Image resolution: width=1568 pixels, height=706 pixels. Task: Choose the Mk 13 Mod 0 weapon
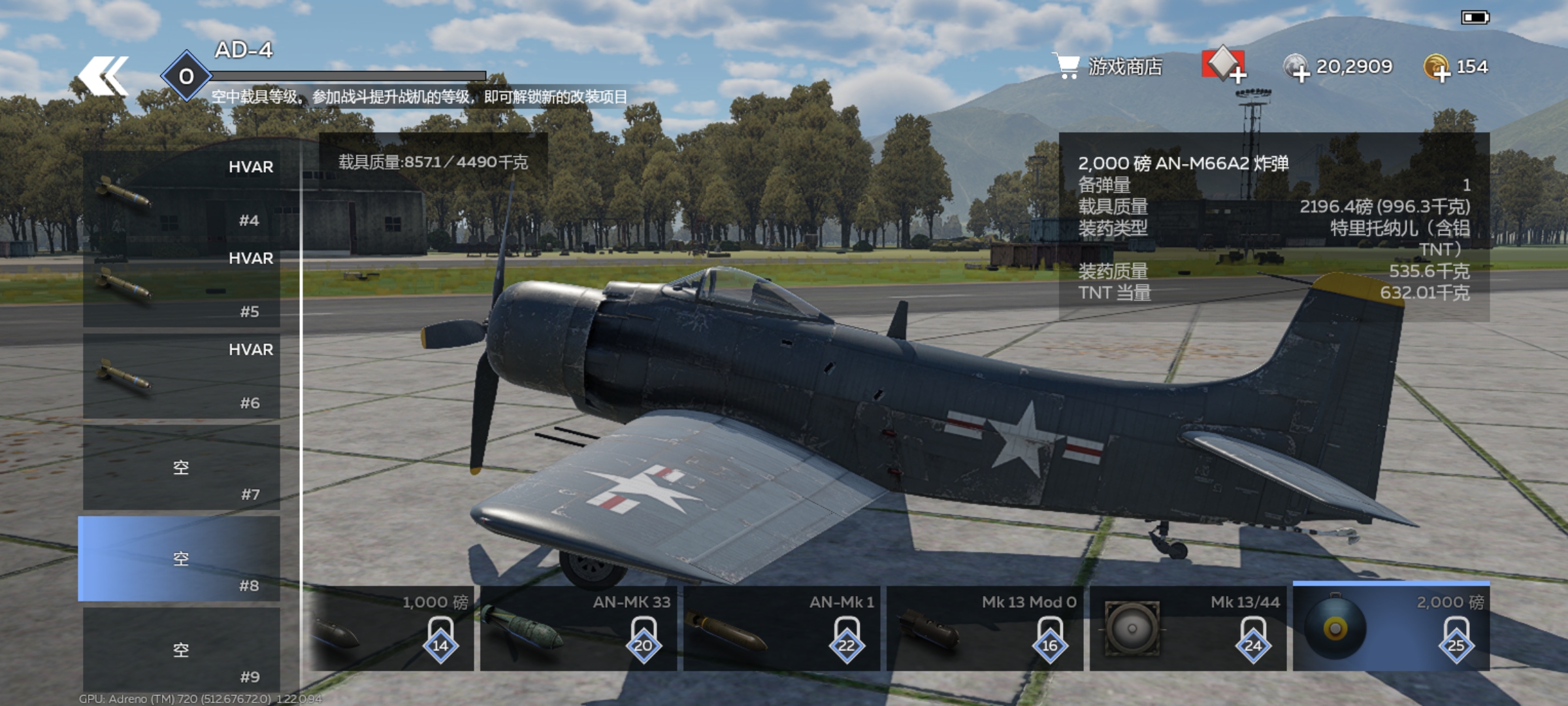(x=985, y=629)
